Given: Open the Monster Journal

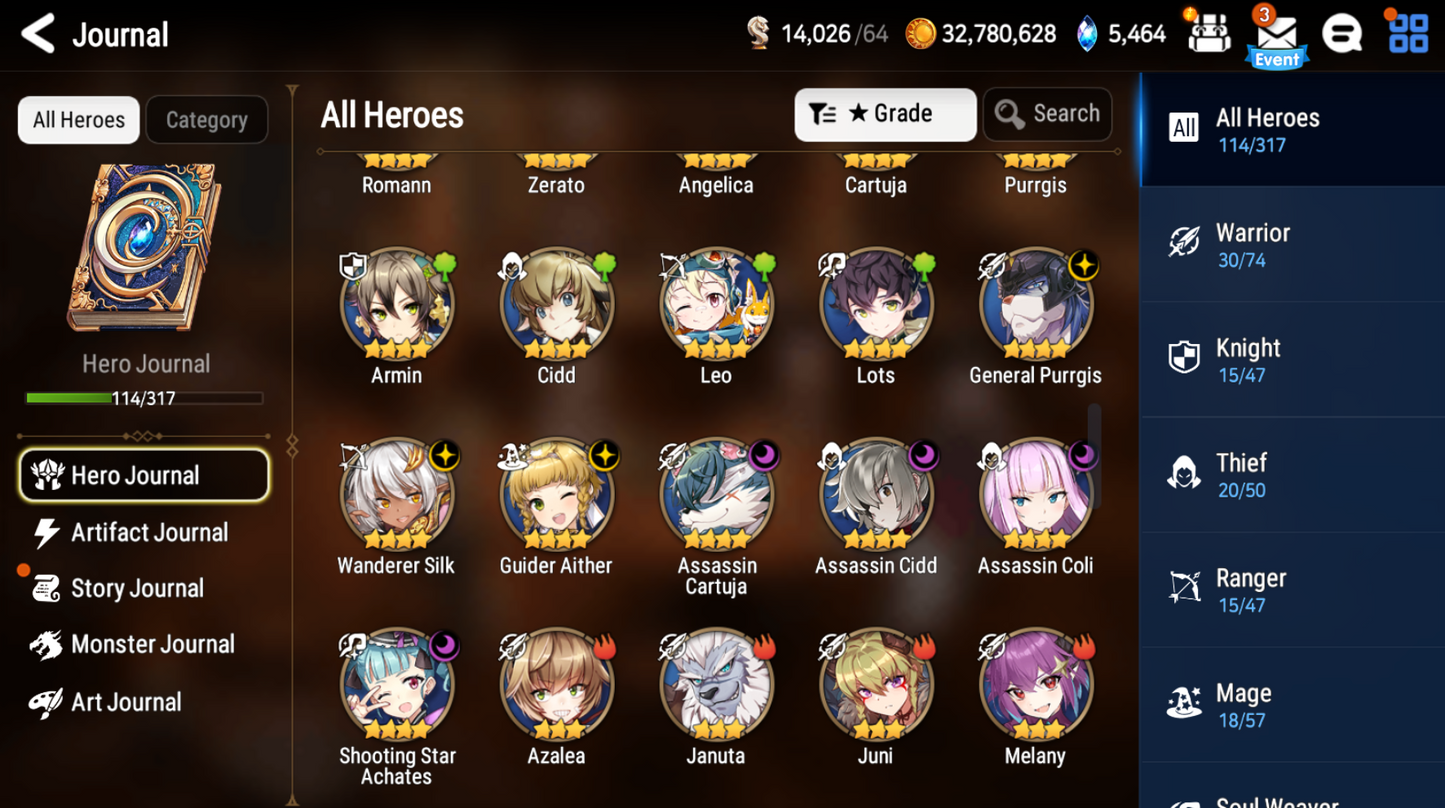Looking at the screenshot, I should [x=145, y=644].
